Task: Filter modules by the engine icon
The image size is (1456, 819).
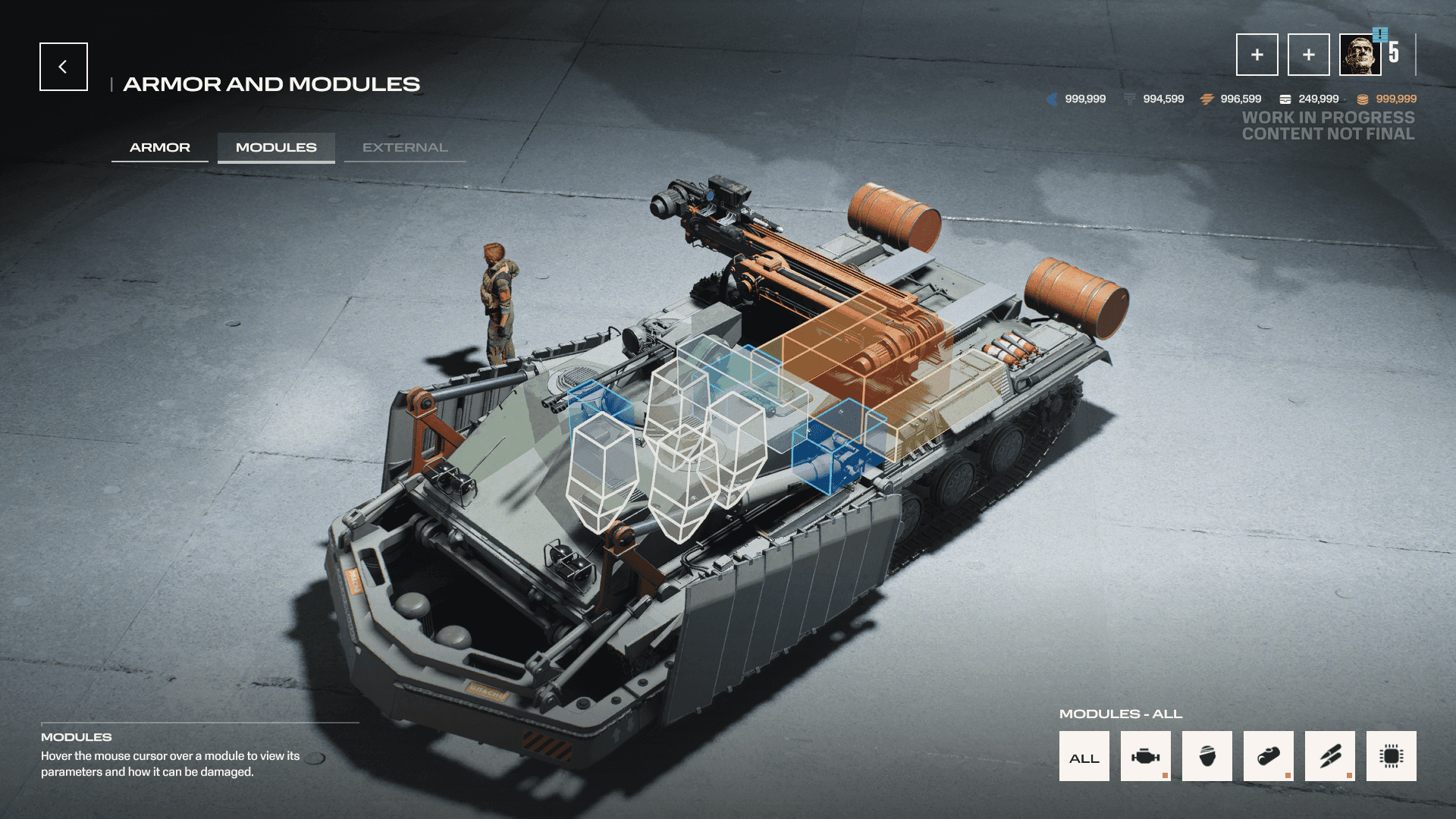Action: [1145, 756]
